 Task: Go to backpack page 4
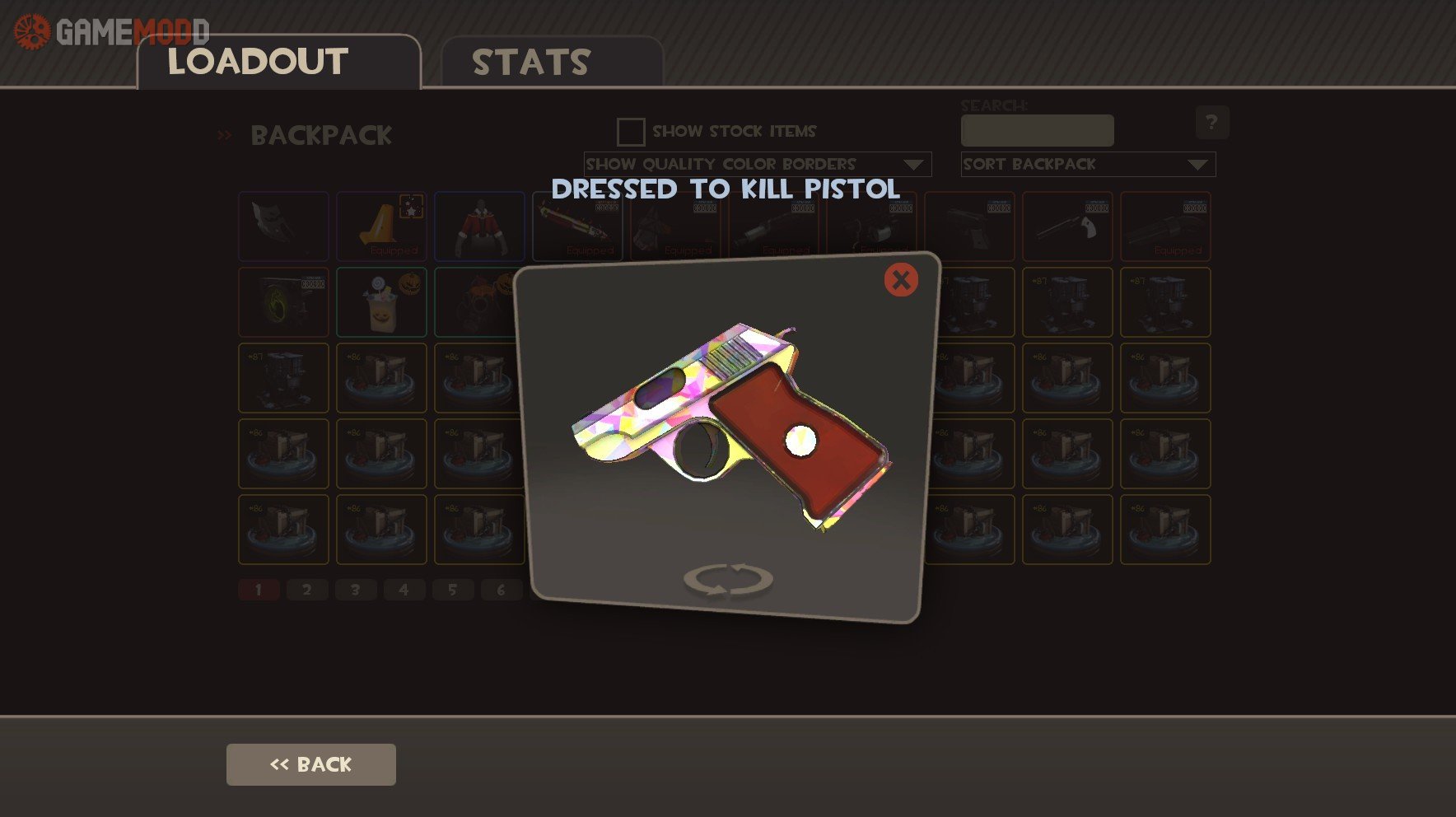(404, 590)
